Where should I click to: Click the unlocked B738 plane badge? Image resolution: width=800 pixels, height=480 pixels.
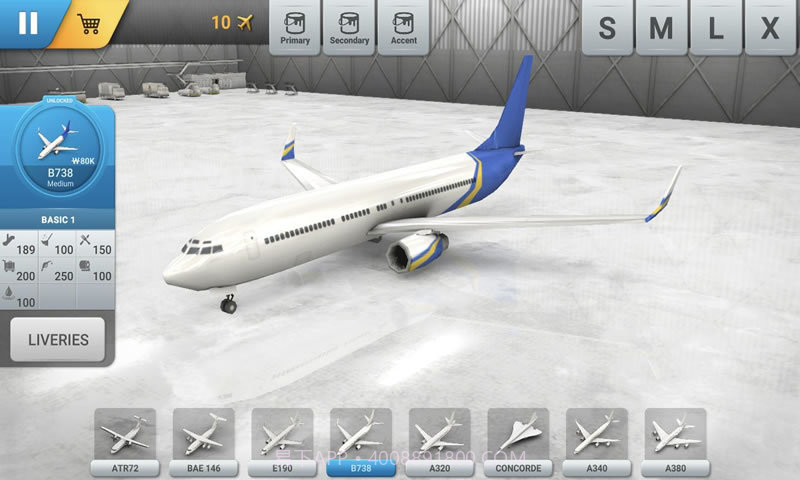pyautogui.click(x=58, y=148)
